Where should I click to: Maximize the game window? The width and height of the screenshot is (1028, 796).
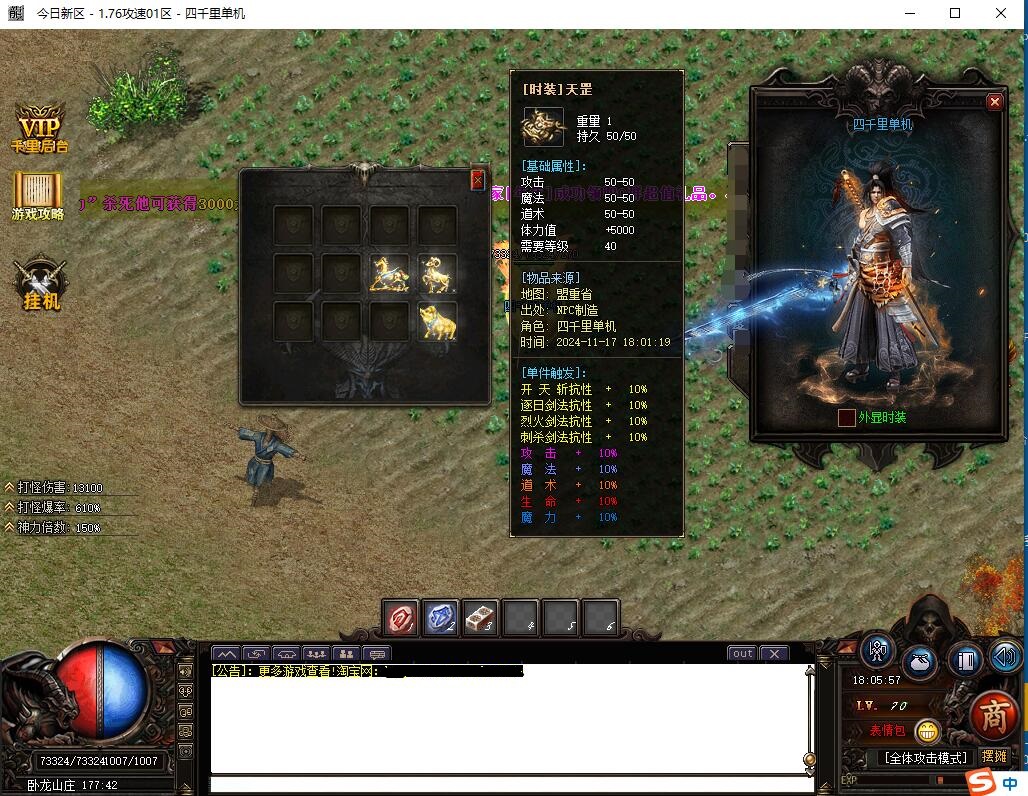click(x=955, y=13)
